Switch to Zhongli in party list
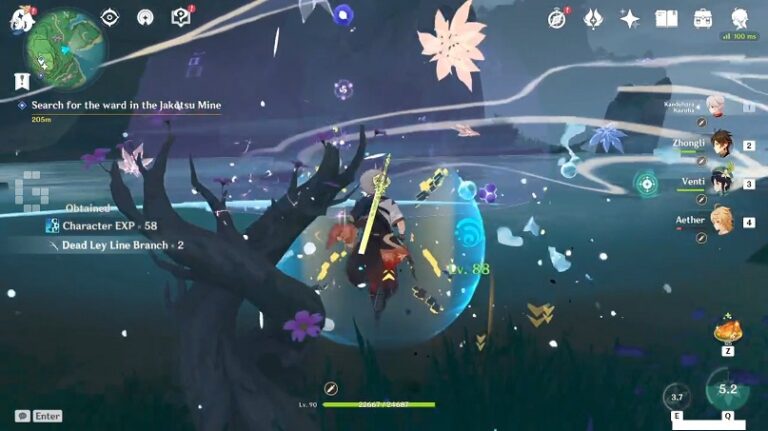 [x=720, y=144]
